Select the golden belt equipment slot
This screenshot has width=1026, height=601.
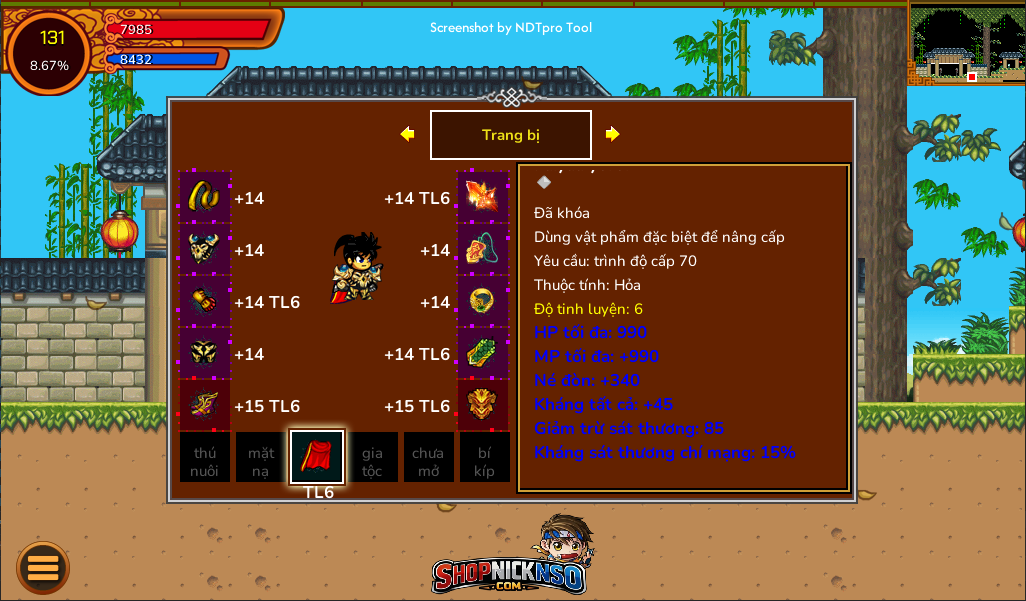point(205,197)
